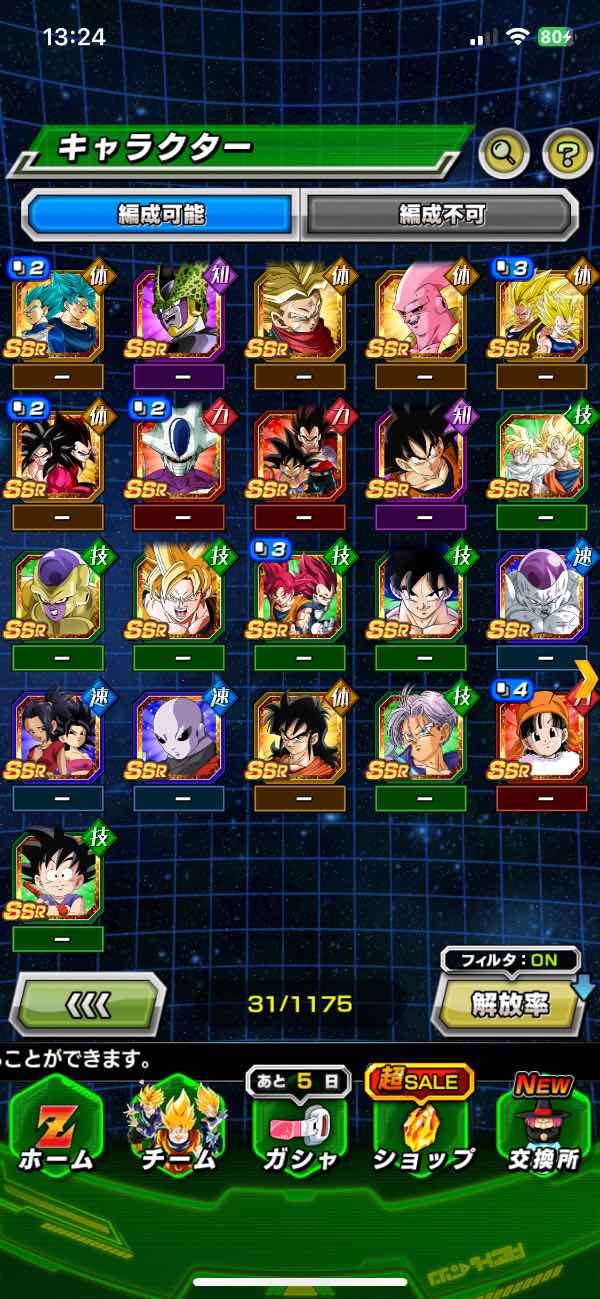
Task: Switch to the 編成不可 tab
Action: click(441, 213)
